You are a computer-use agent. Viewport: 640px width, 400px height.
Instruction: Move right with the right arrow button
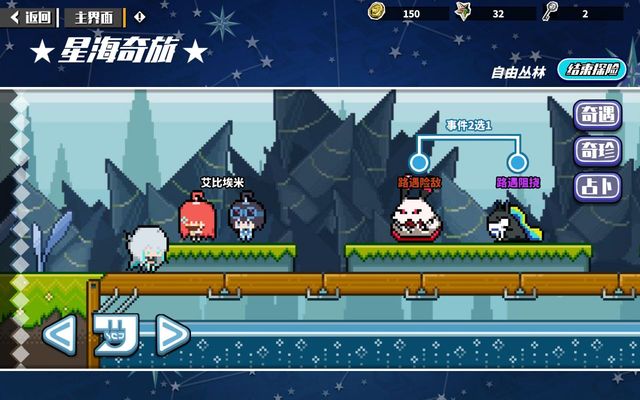[171, 334]
